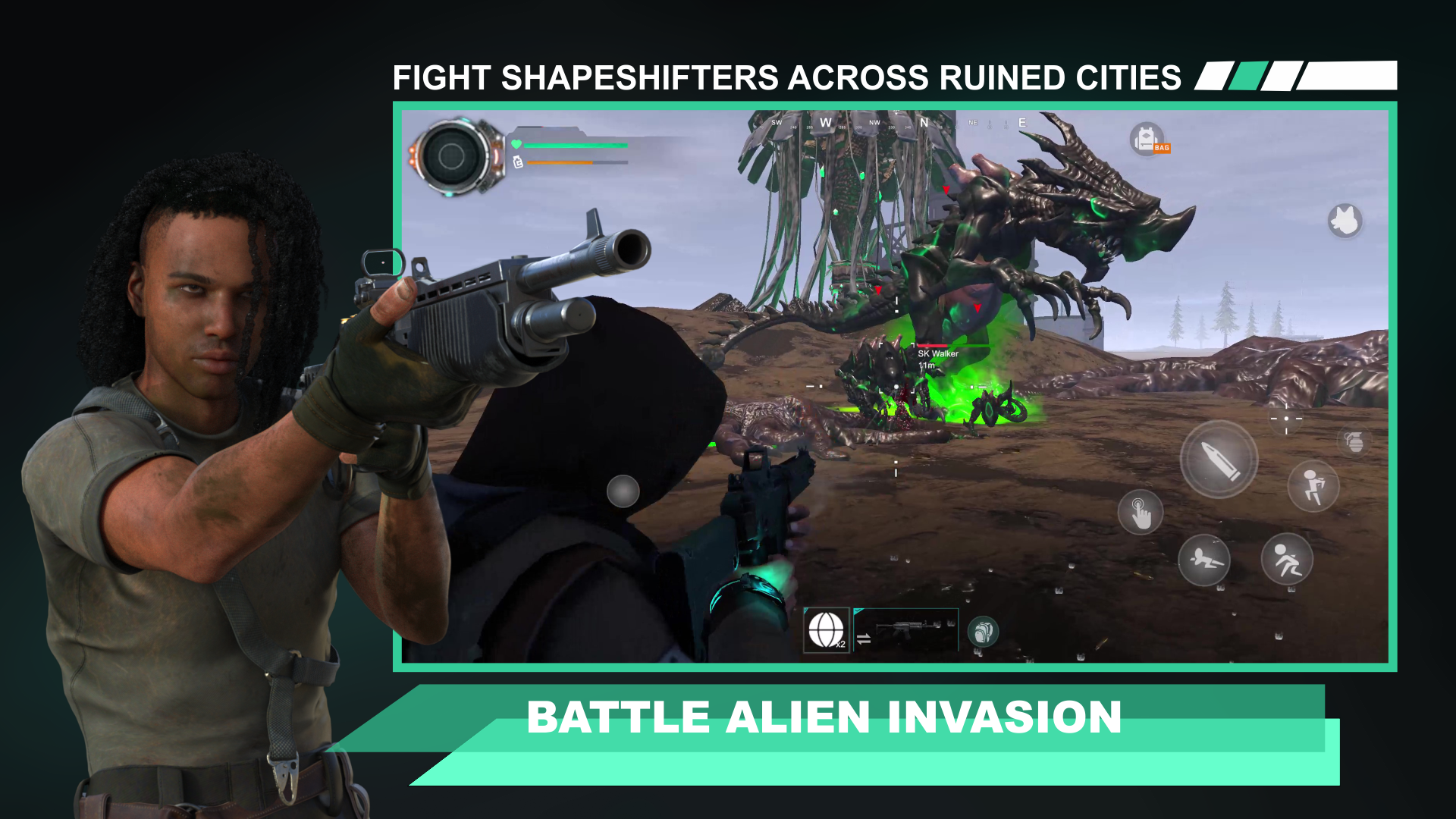Select the x2 grenade item slot
Screen dimensions: 1456x819
tap(826, 631)
